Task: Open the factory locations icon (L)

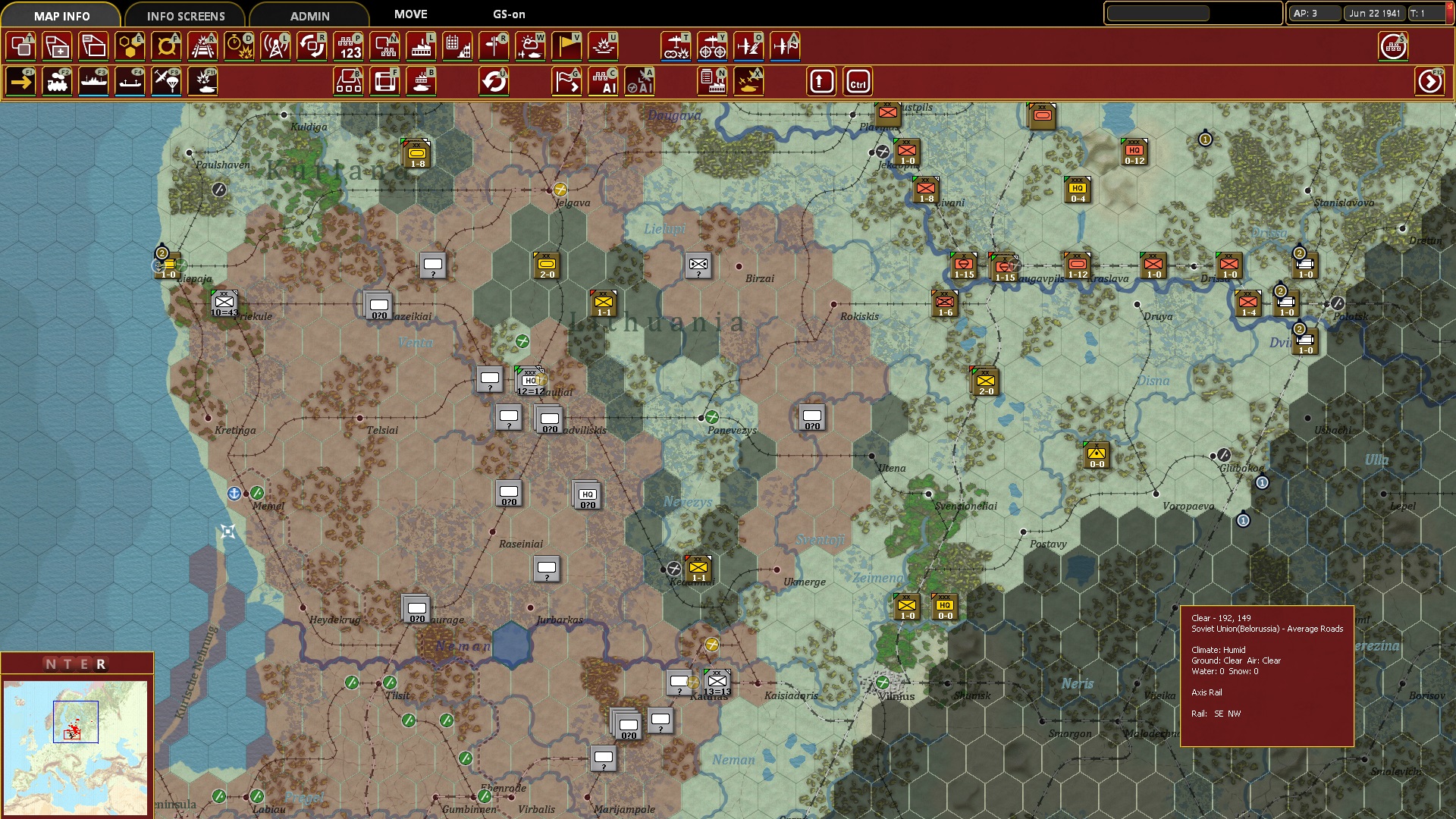Action: tap(421, 45)
